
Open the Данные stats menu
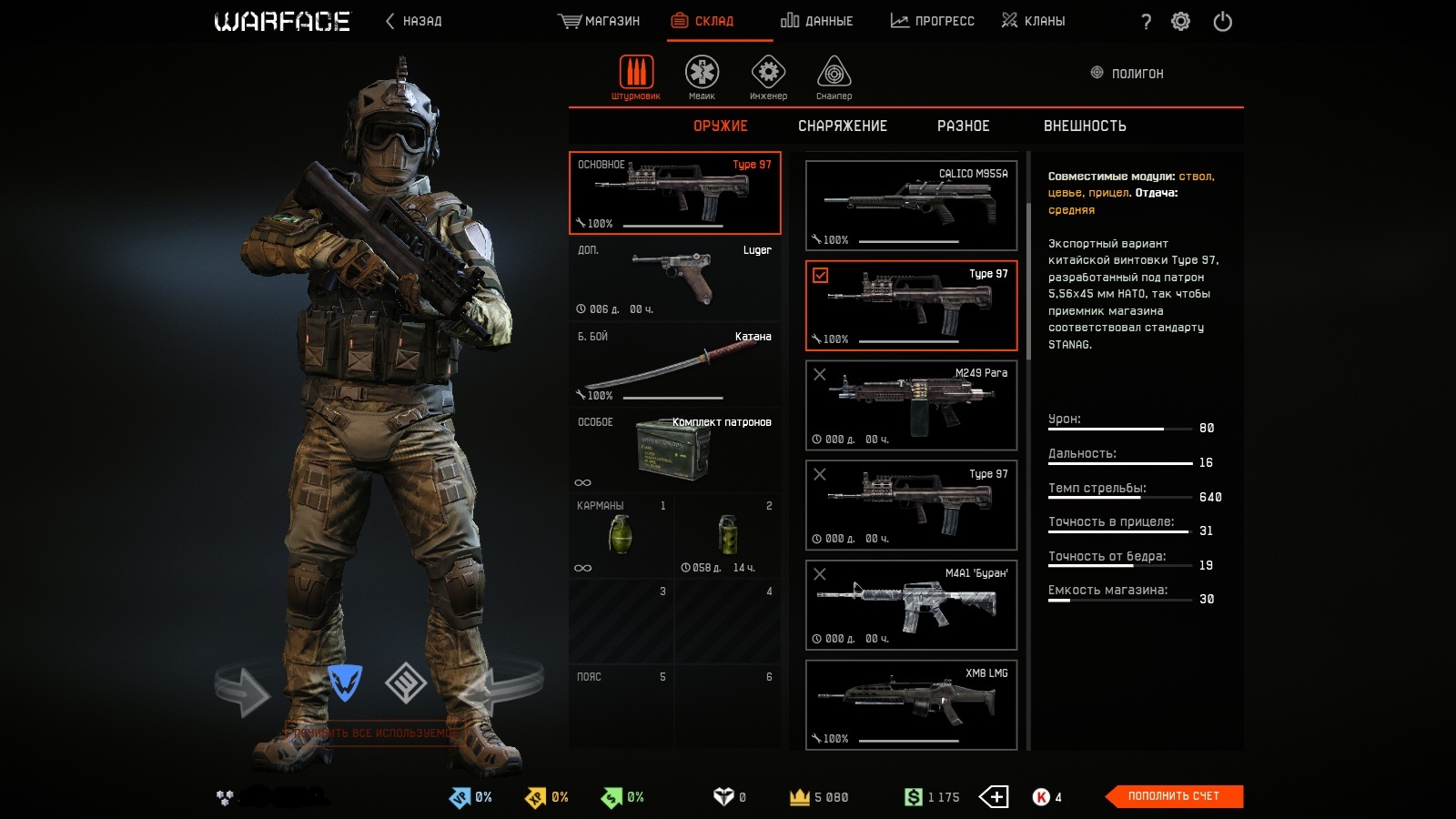coord(816,21)
